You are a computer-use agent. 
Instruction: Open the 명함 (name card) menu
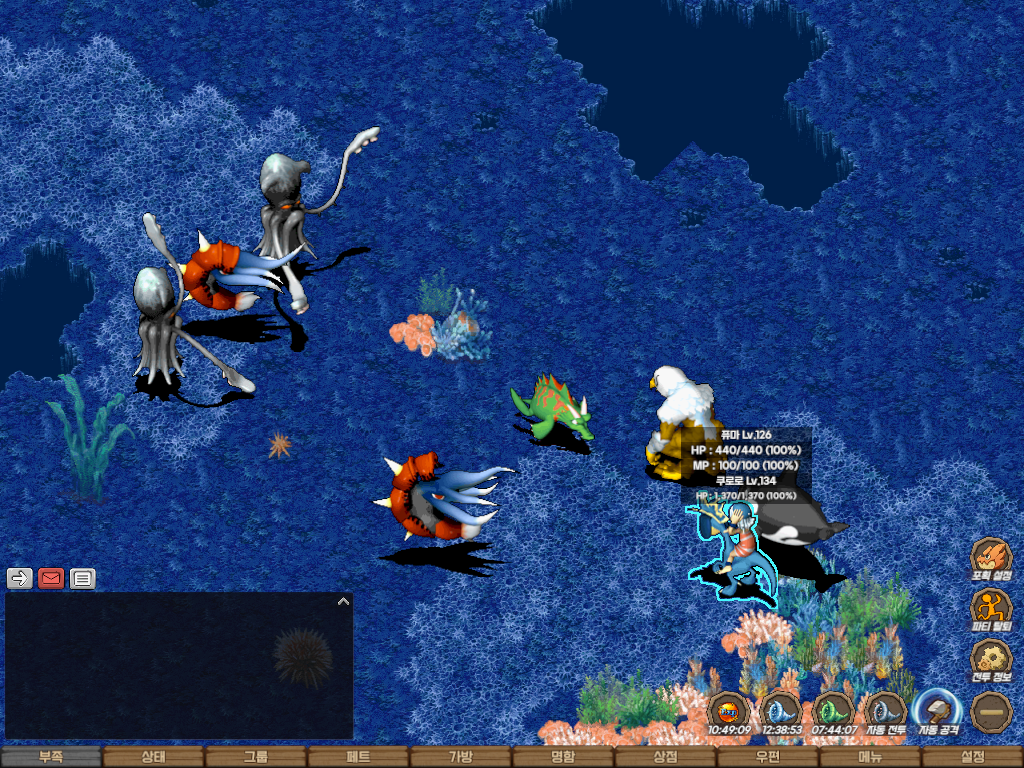[563, 757]
